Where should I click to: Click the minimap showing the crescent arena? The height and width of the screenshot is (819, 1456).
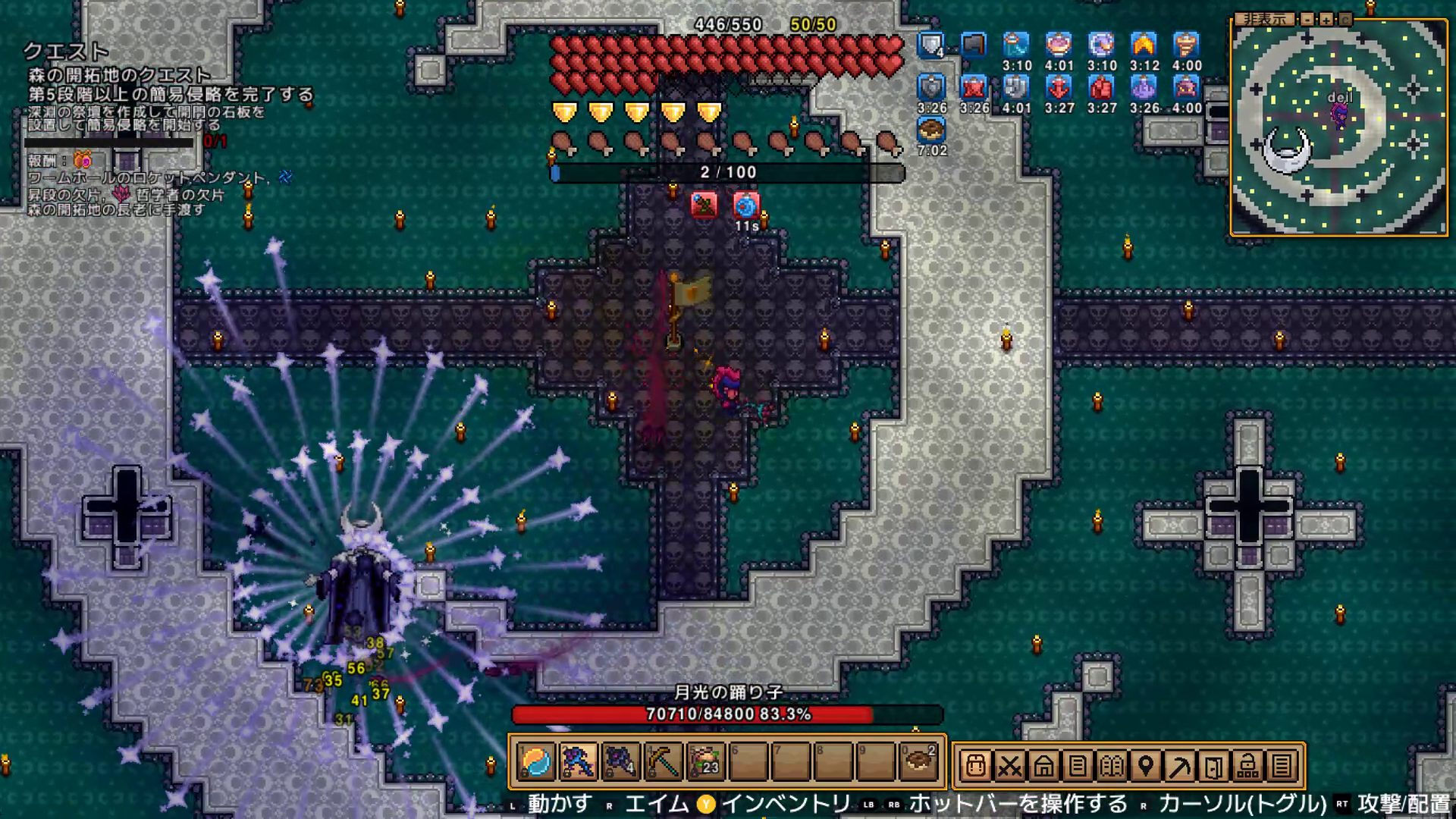pyautogui.click(x=1338, y=130)
